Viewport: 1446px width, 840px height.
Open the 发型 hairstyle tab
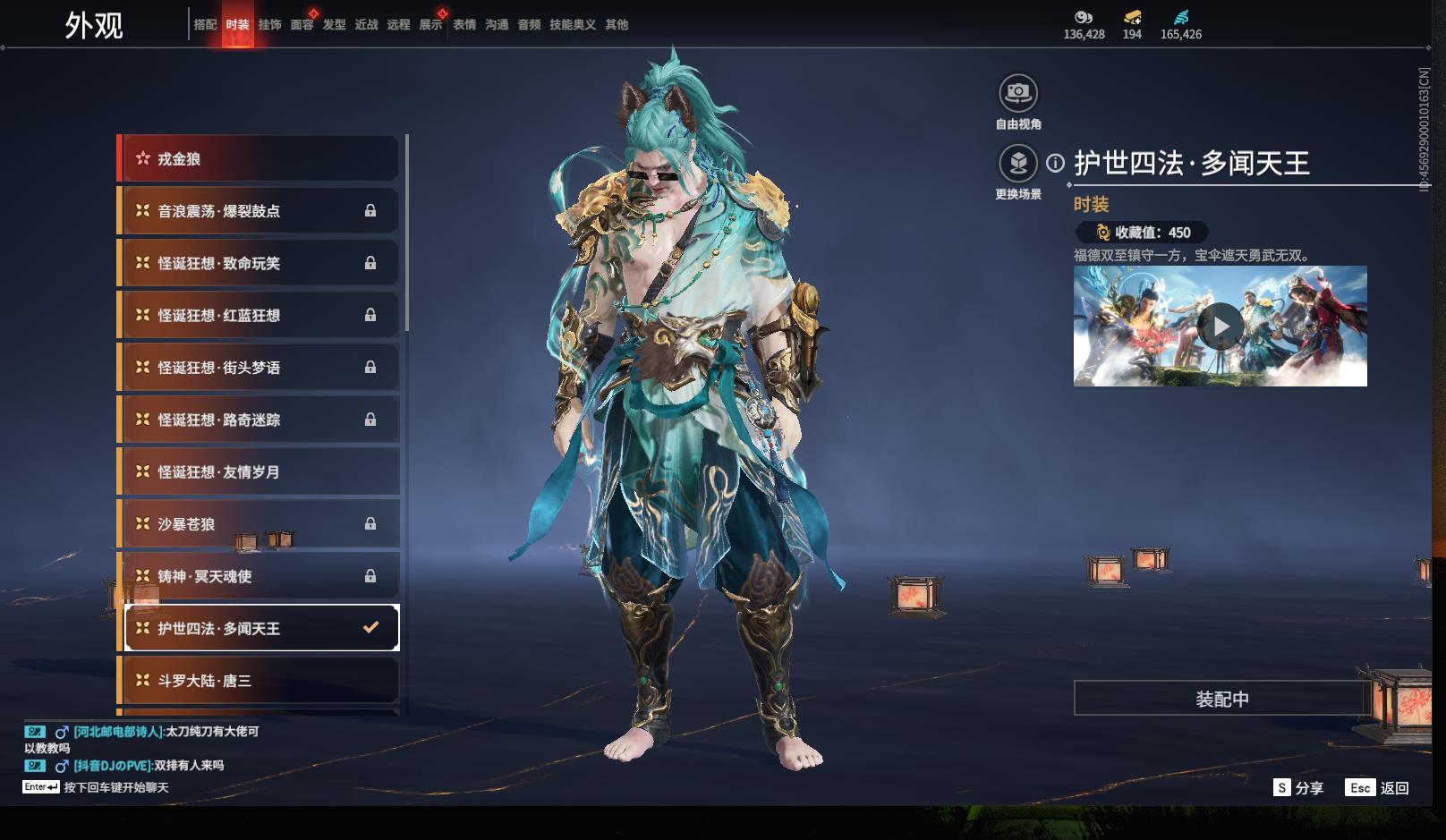click(x=334, y=25)
